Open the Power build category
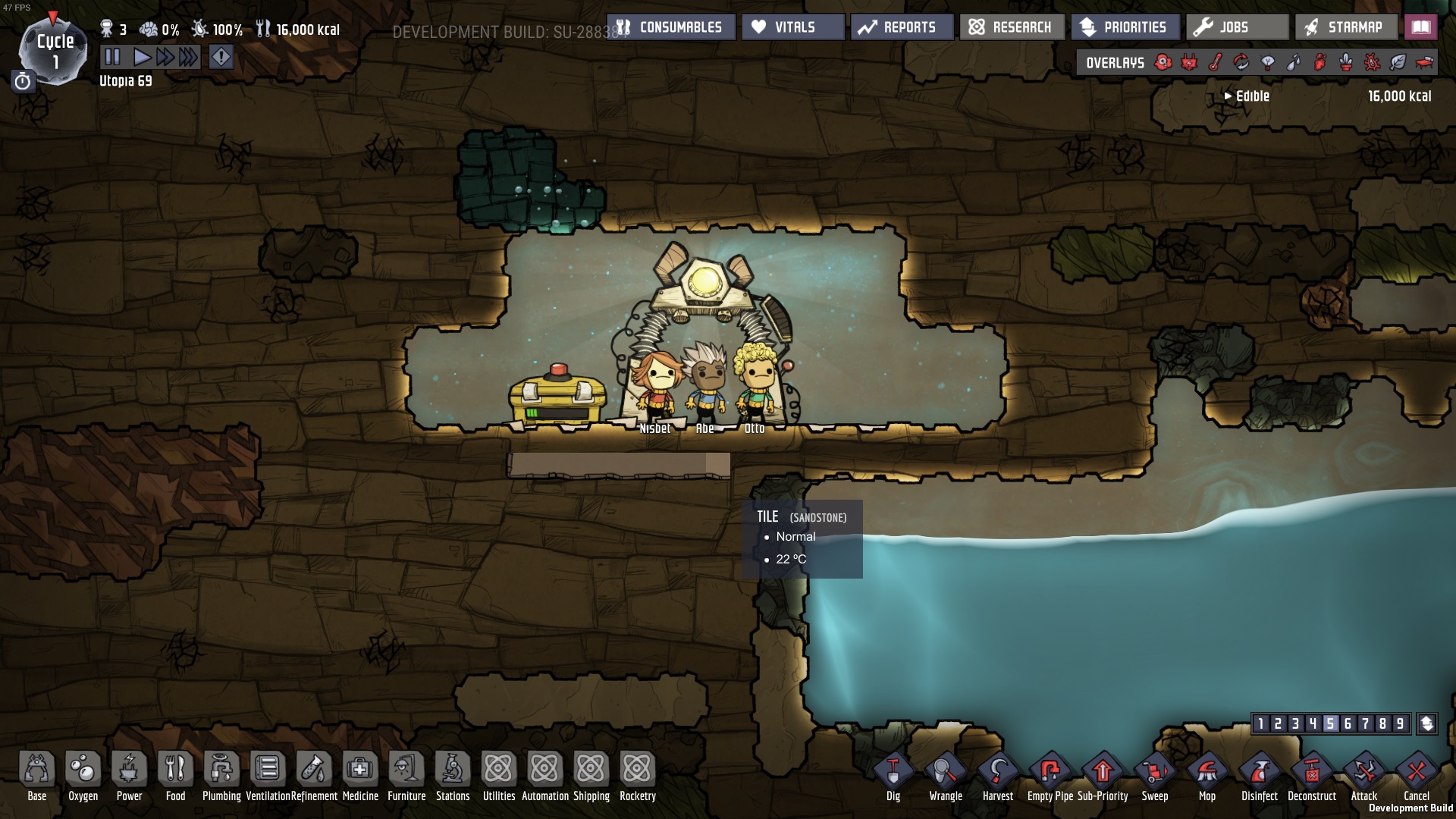 click(x=129, y=772)
